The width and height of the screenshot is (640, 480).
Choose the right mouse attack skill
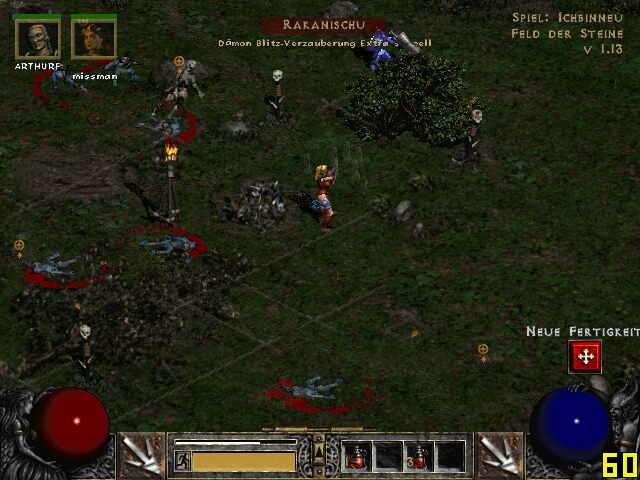(497, 455)
